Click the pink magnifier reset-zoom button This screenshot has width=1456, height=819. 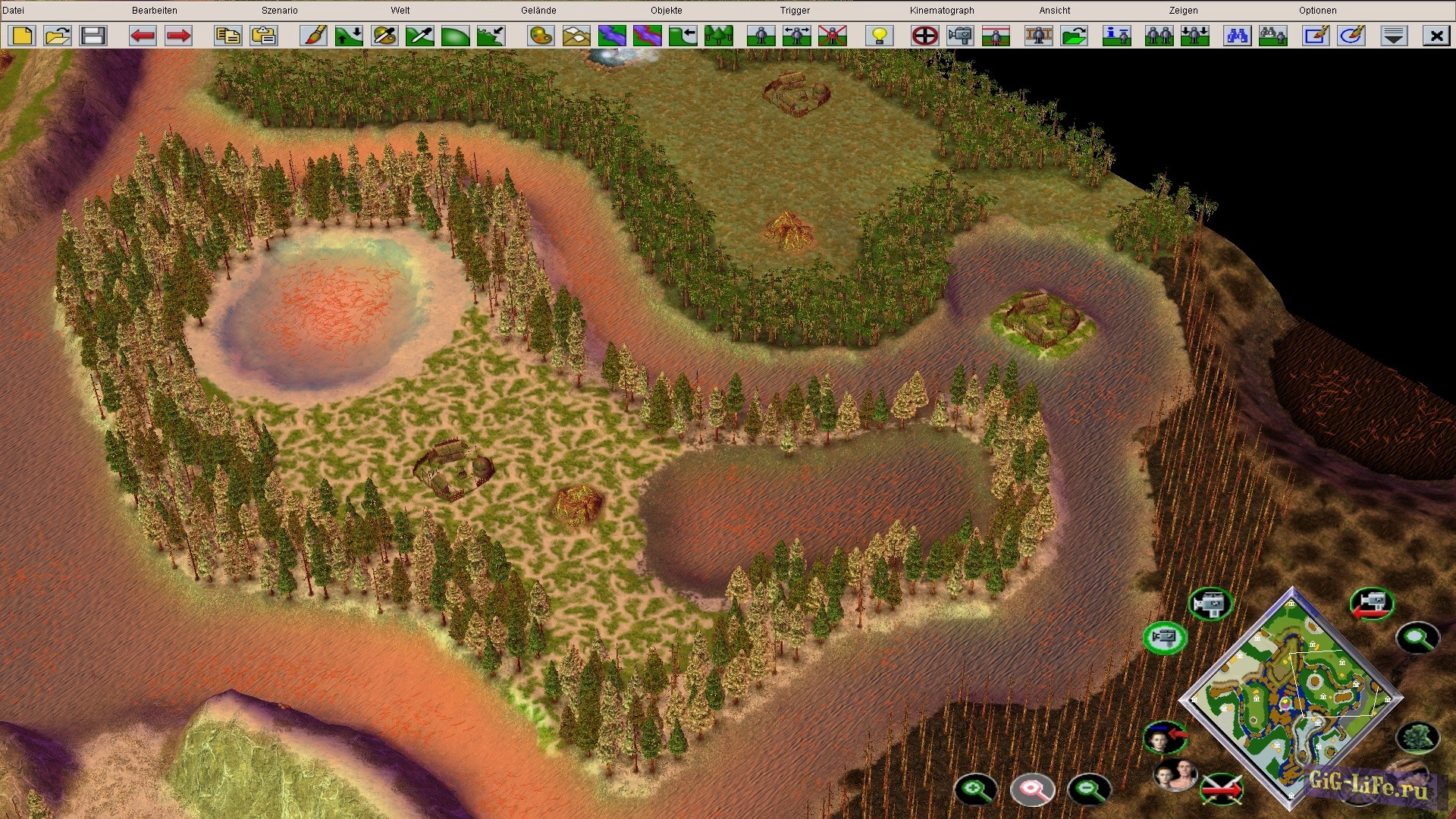coord(1032,789)
